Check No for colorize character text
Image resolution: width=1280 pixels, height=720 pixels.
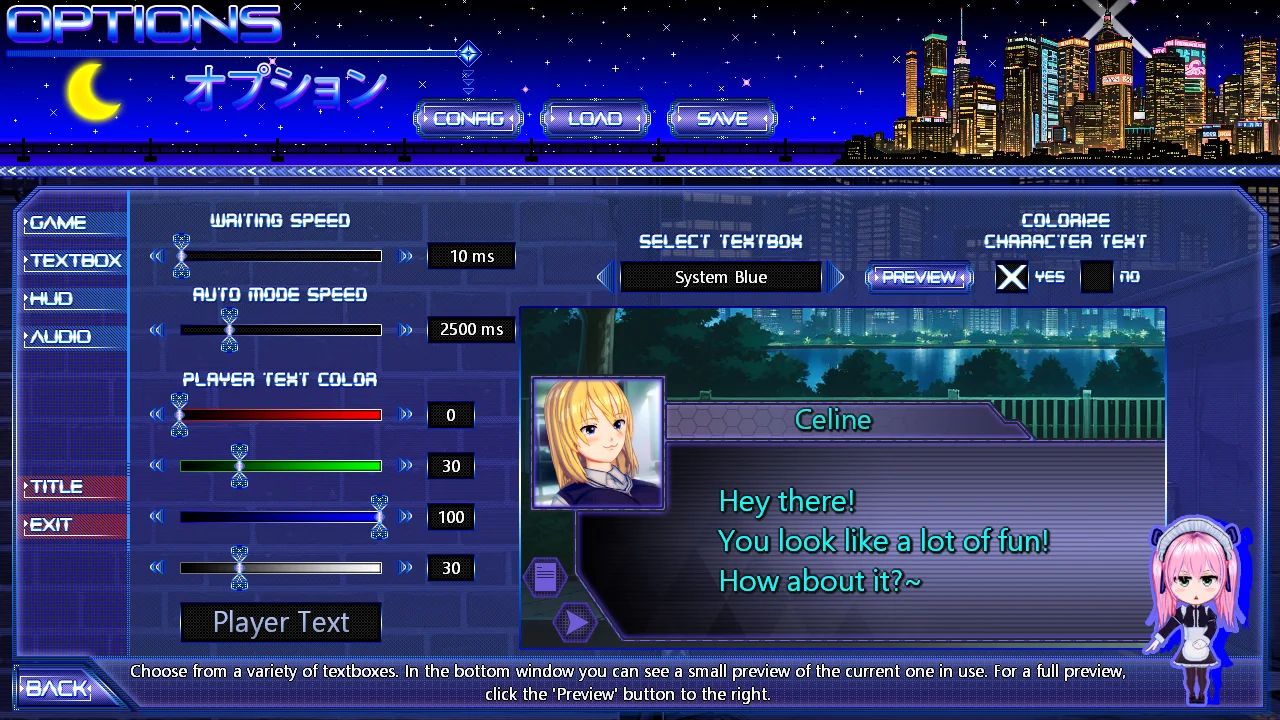coord(1097,277)
